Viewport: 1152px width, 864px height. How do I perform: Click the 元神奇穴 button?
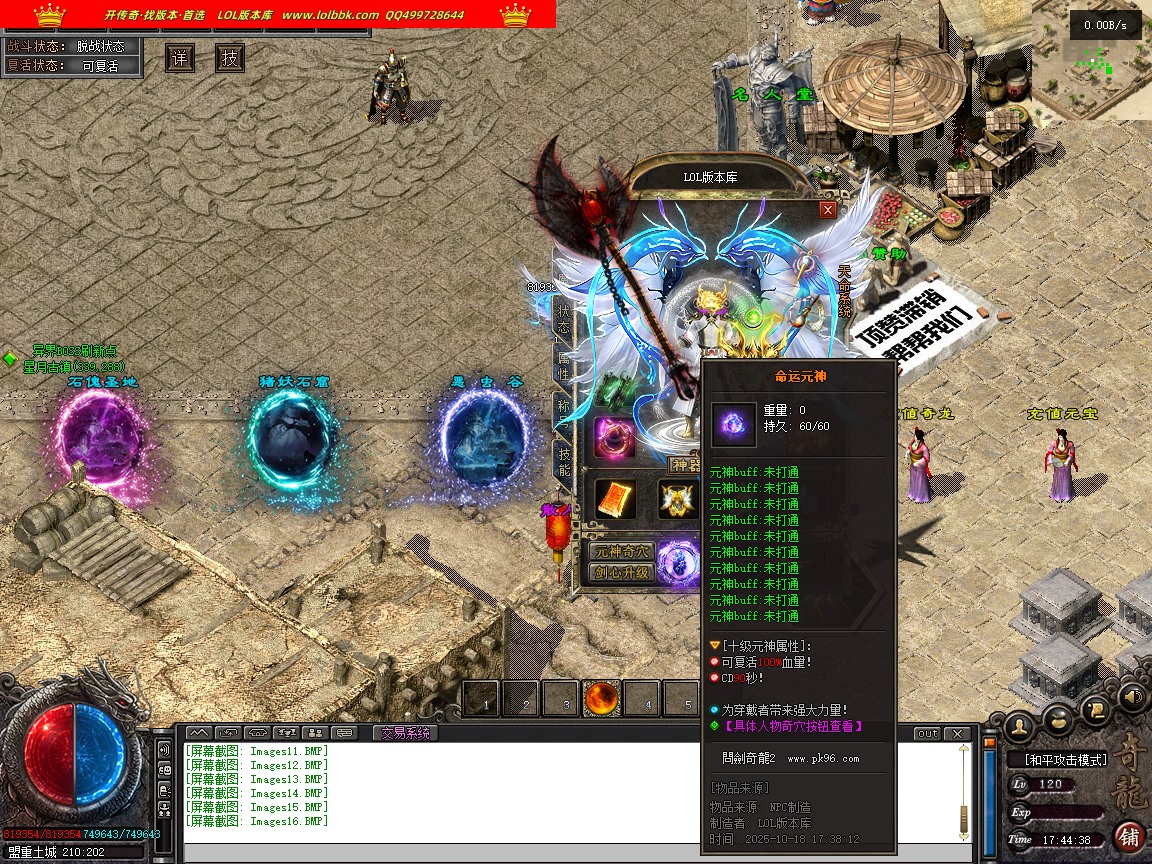coord(621,552)
